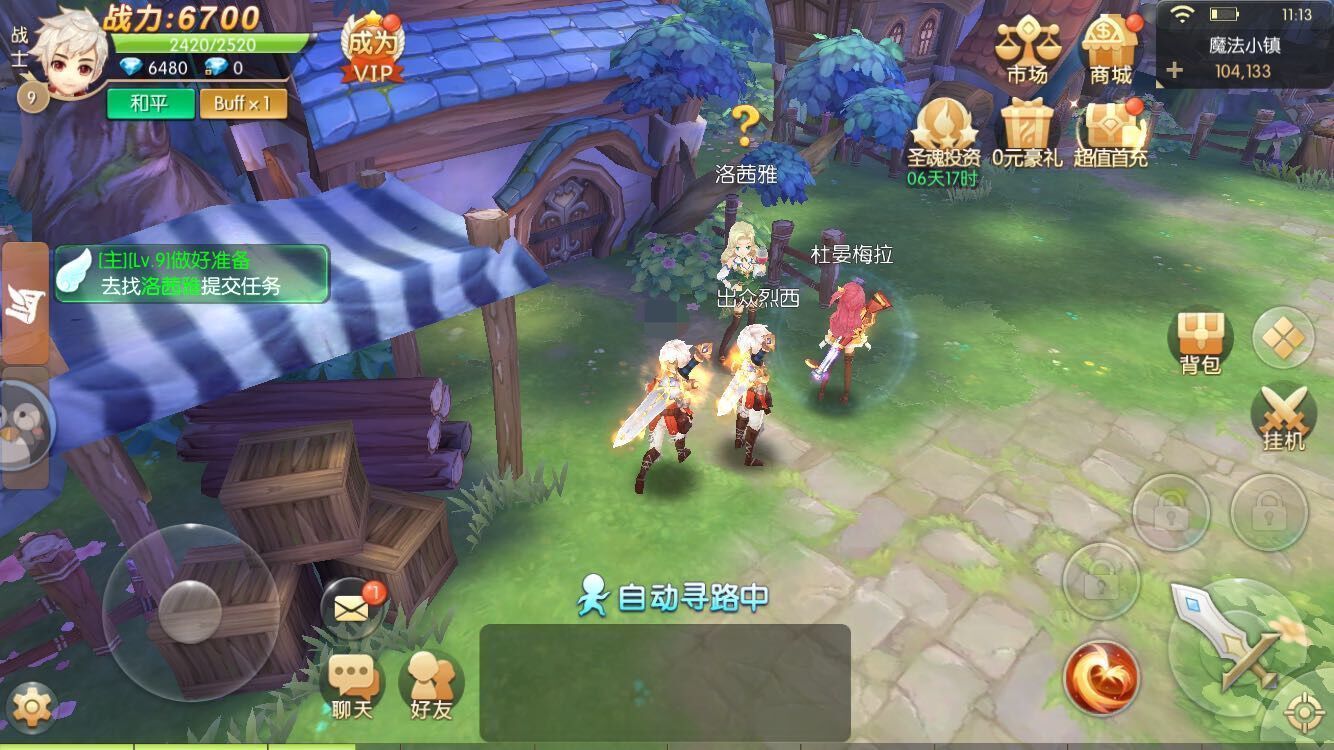This screenshot has height=750, width=1334.
Task: Open the gear settings icon
Action: [32, 708]
